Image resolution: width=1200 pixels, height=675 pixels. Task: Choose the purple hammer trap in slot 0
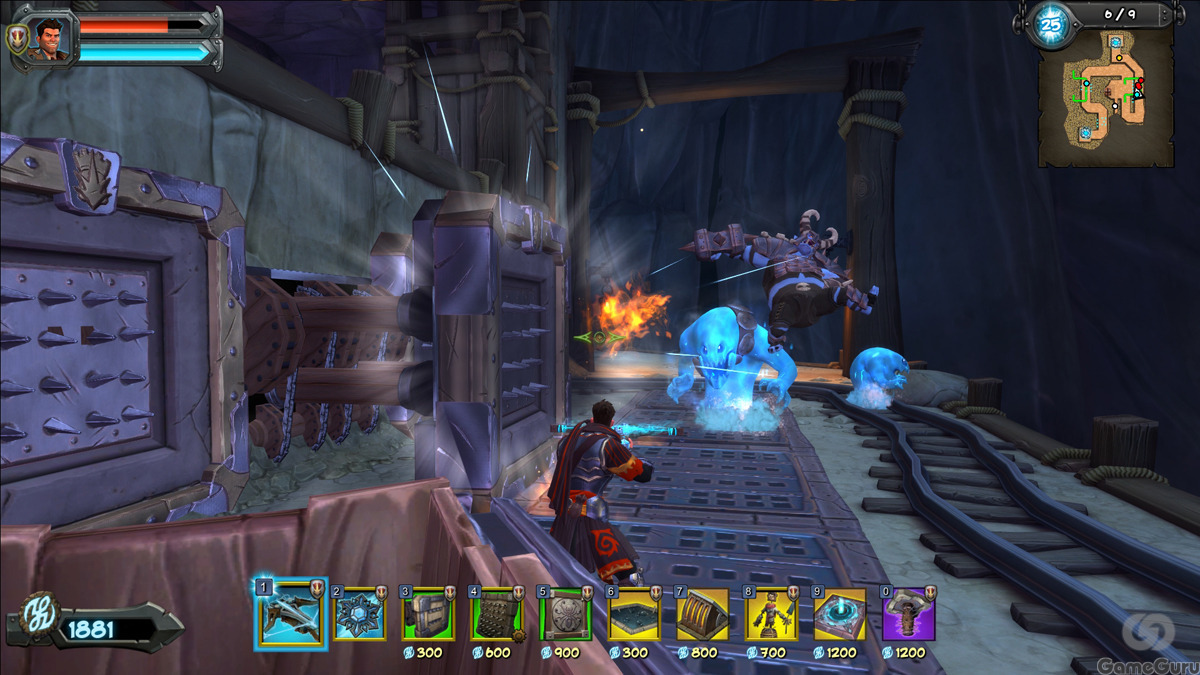click(908, 614)
